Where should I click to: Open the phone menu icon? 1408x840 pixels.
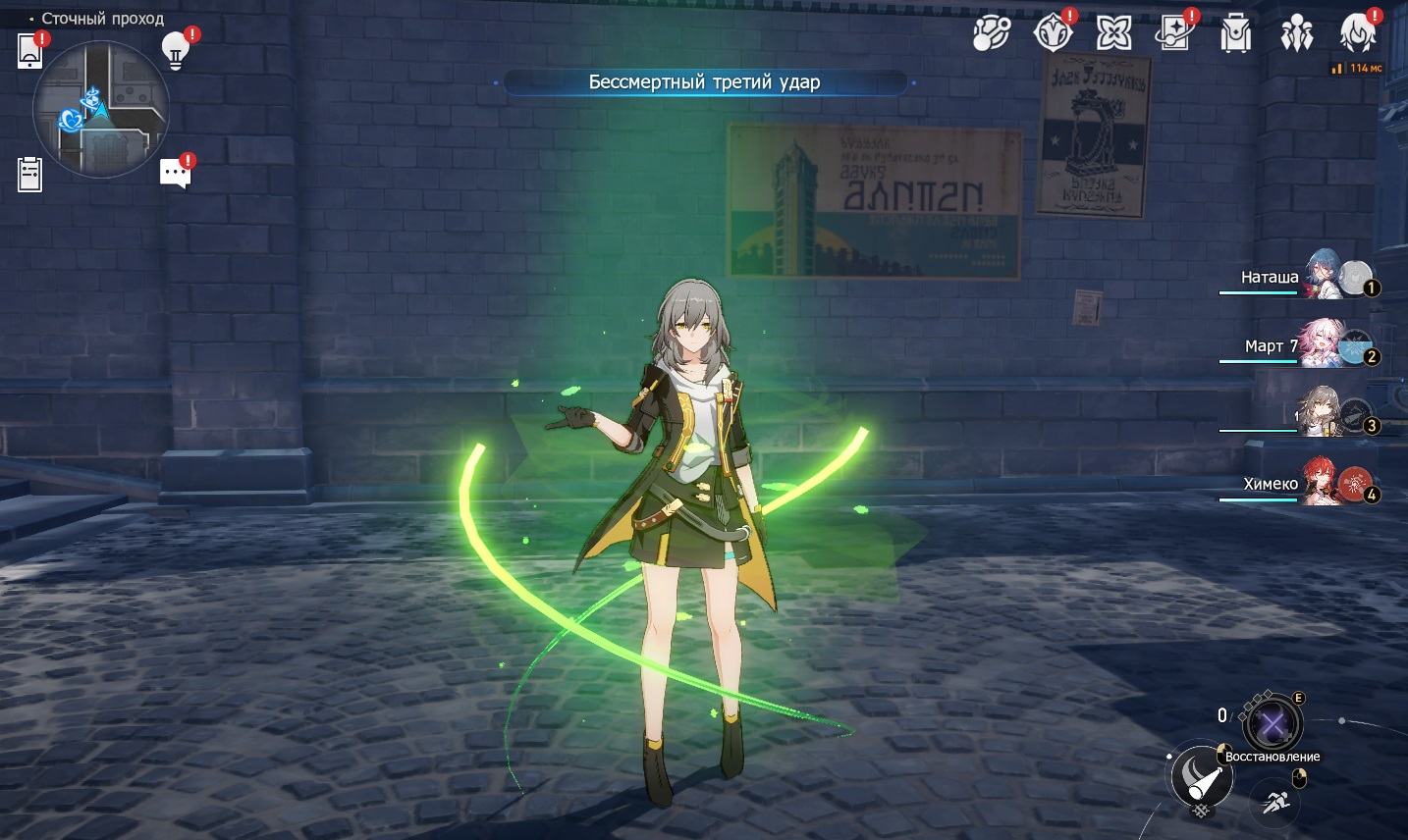30,51
